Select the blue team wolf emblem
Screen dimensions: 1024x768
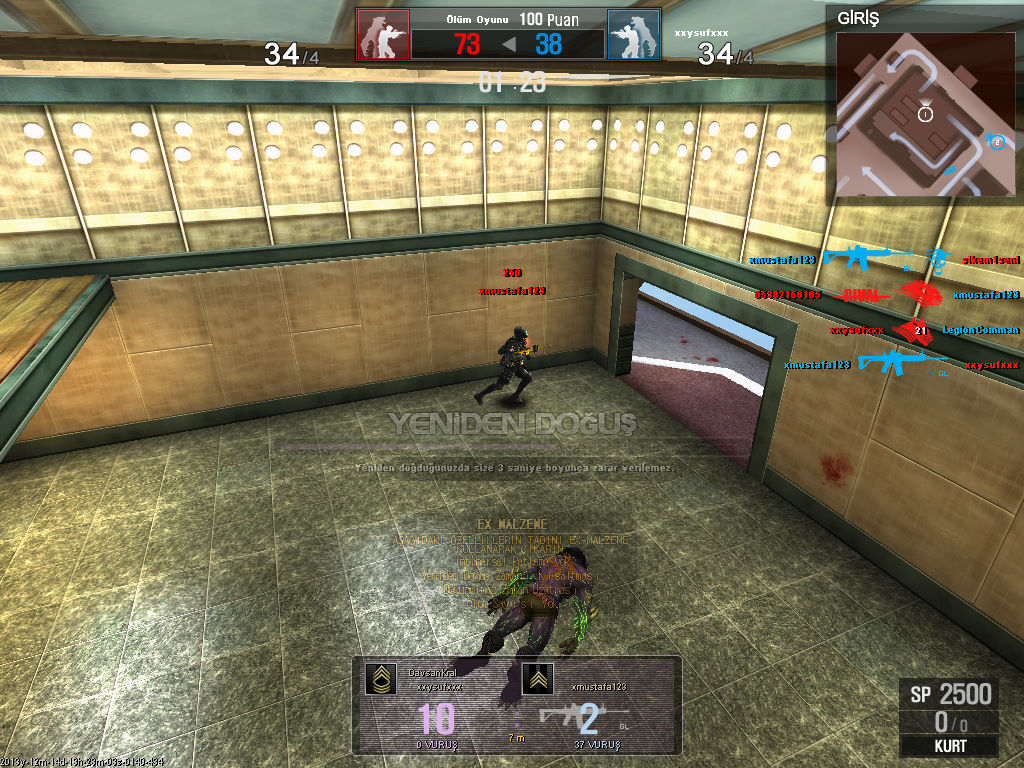633,36
